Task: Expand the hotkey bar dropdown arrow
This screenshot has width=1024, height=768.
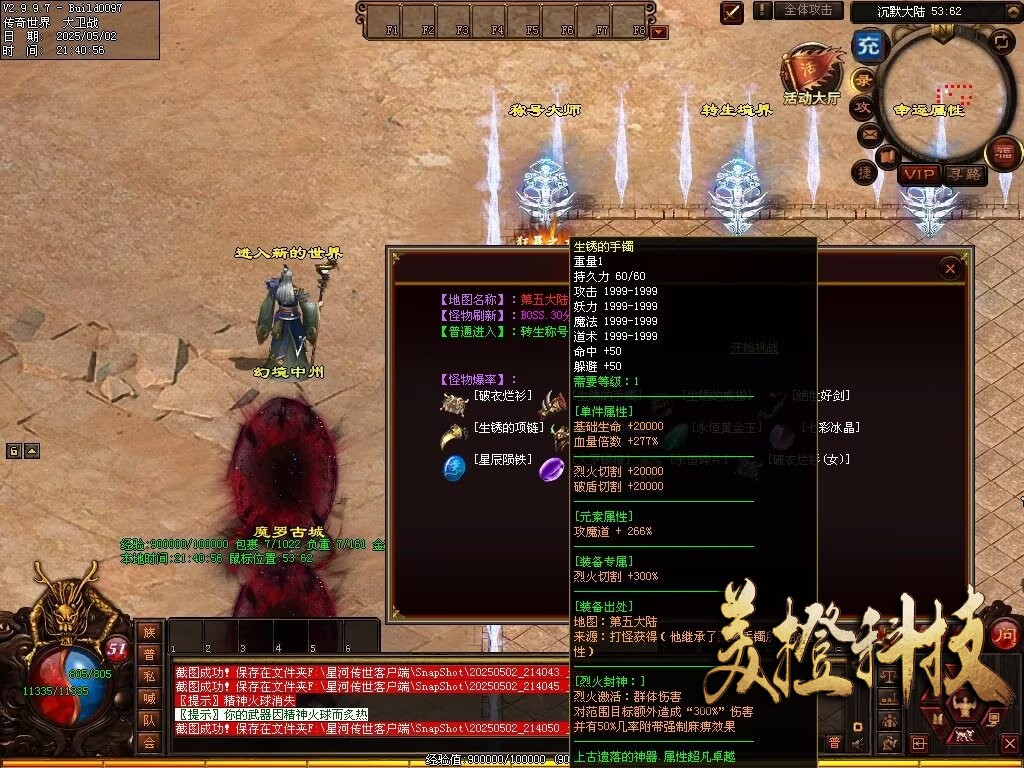Action: point(659,32)
